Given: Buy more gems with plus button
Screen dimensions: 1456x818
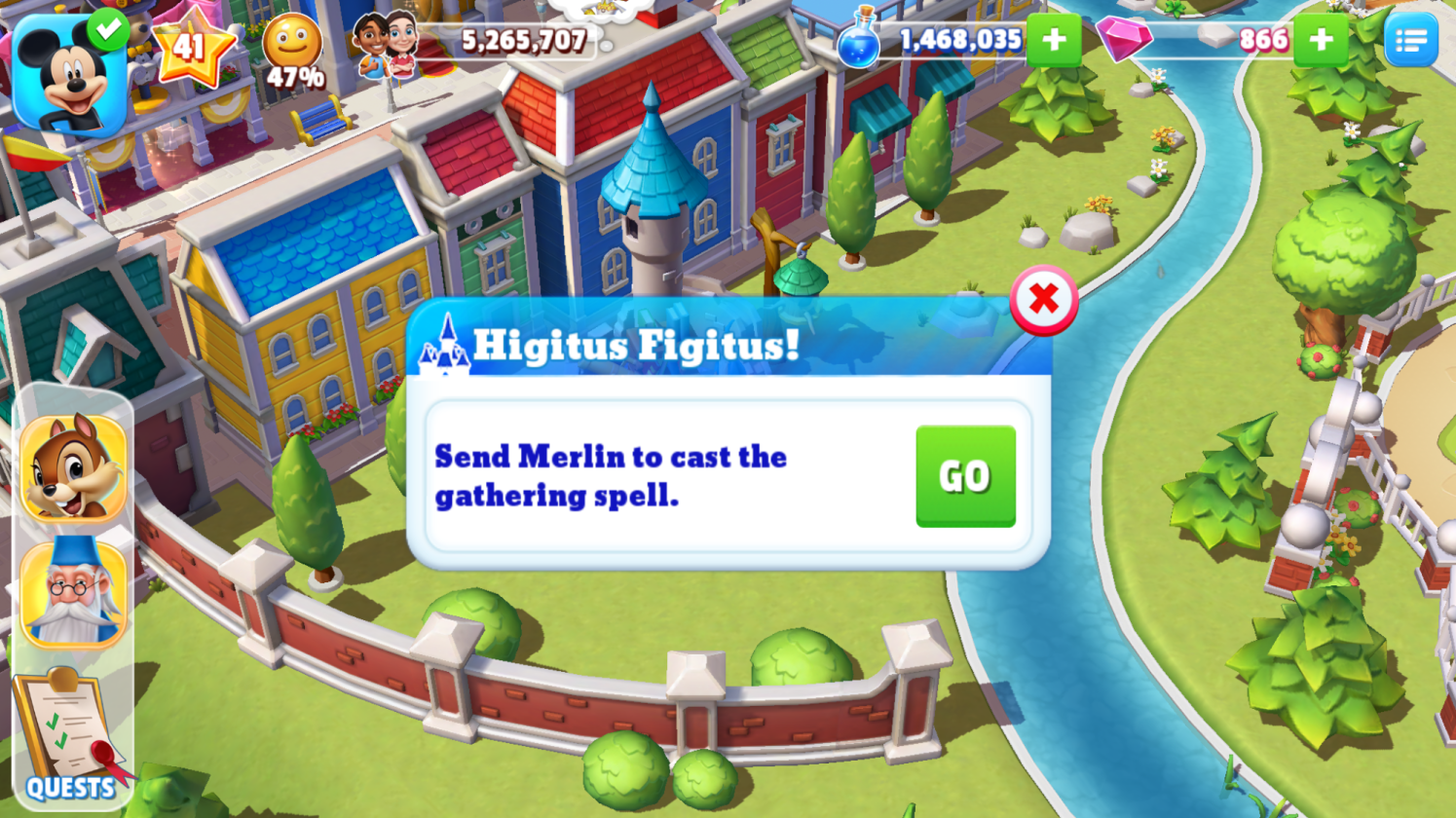Looking at the screenshot, I should click(1321, 41).
